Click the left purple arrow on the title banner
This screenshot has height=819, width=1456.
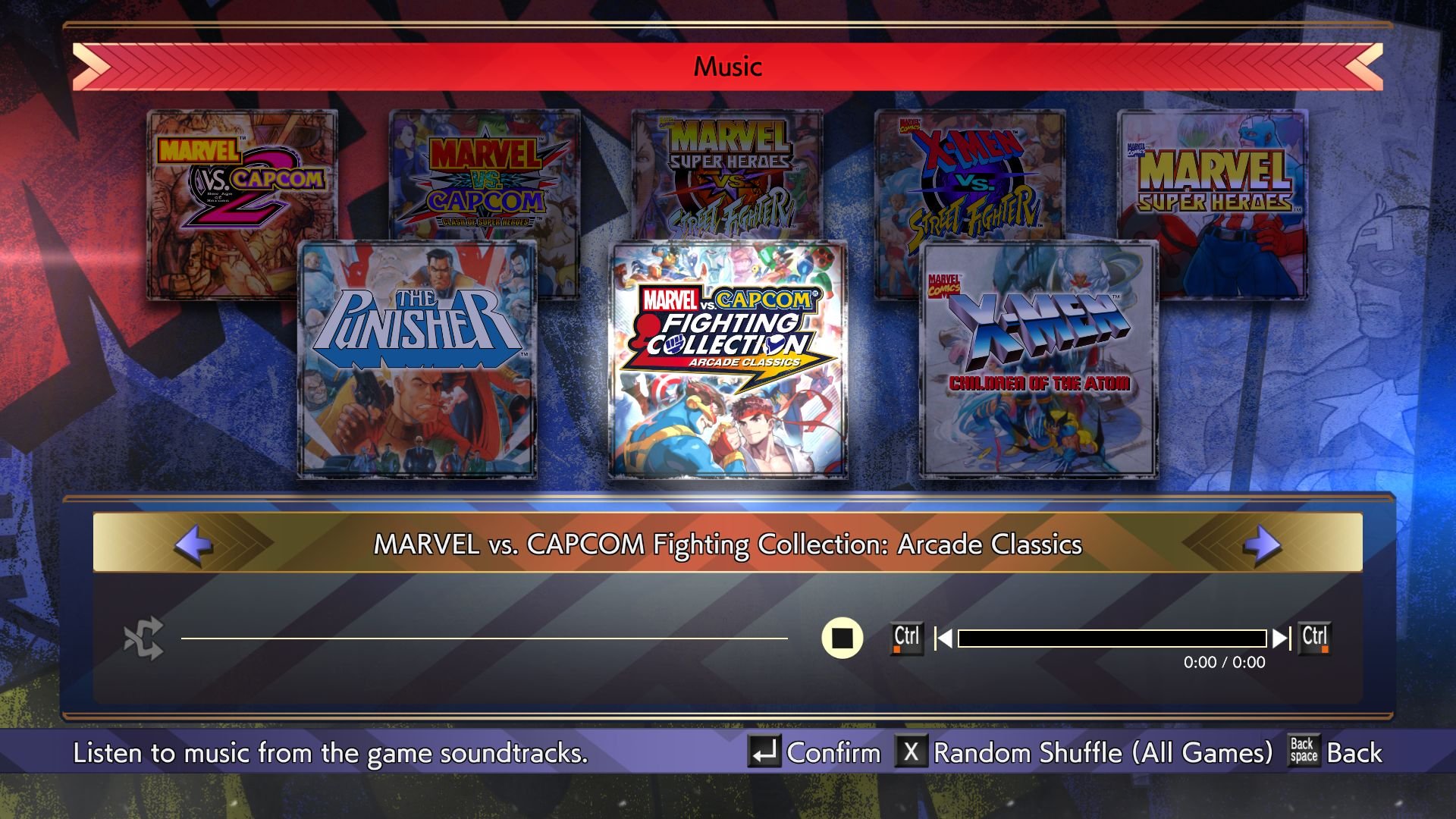click(191, 544)
